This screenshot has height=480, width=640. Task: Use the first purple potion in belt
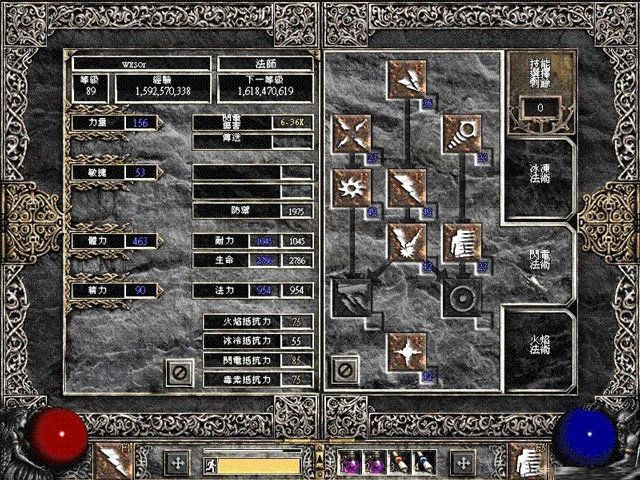(x=352, y=463)
